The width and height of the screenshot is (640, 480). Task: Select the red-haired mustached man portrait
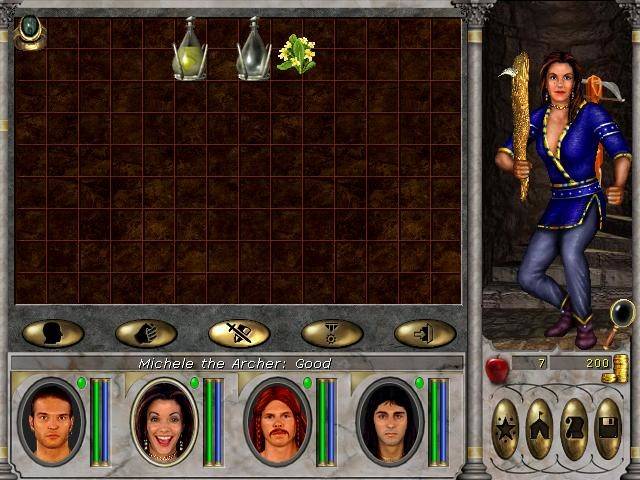pos(277,421)
